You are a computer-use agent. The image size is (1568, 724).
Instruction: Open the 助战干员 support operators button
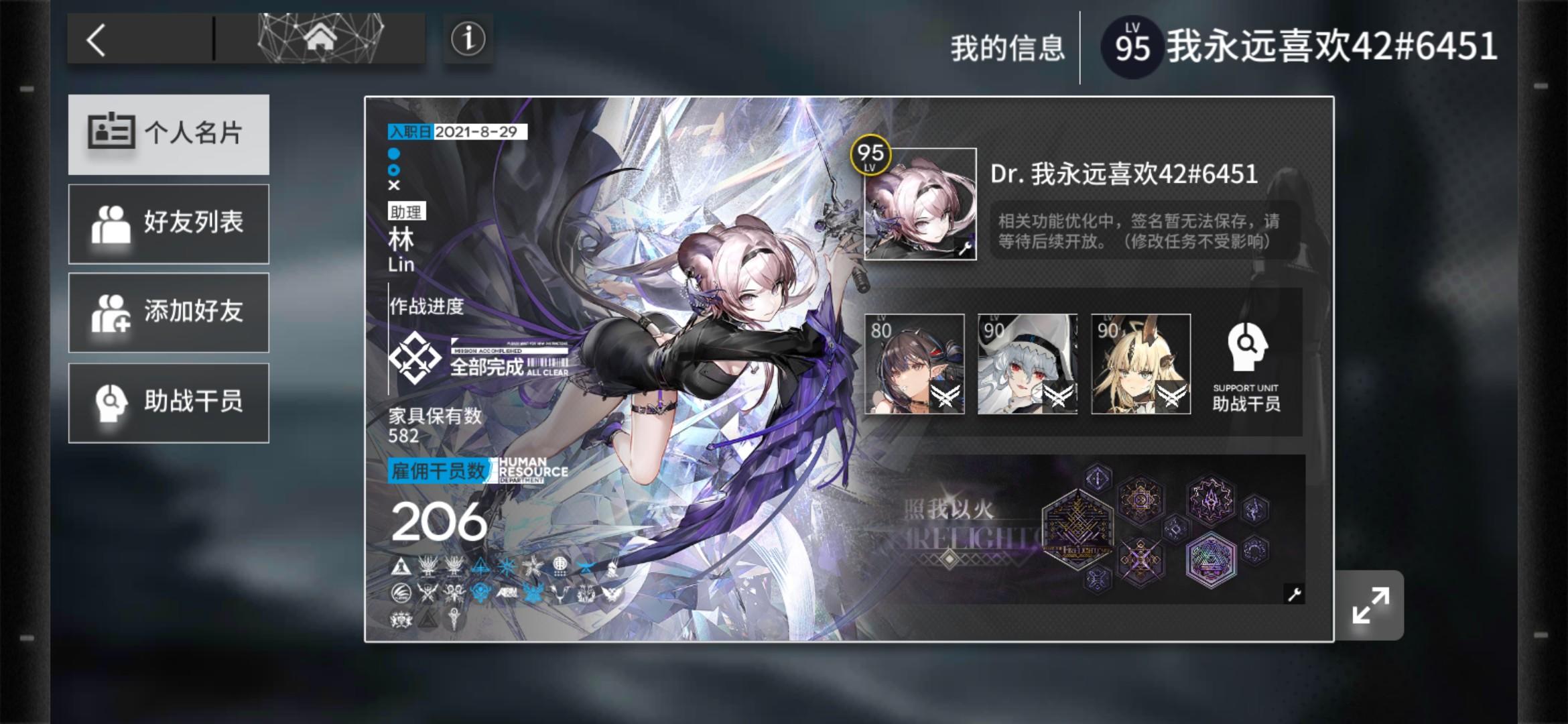[169, 402]
